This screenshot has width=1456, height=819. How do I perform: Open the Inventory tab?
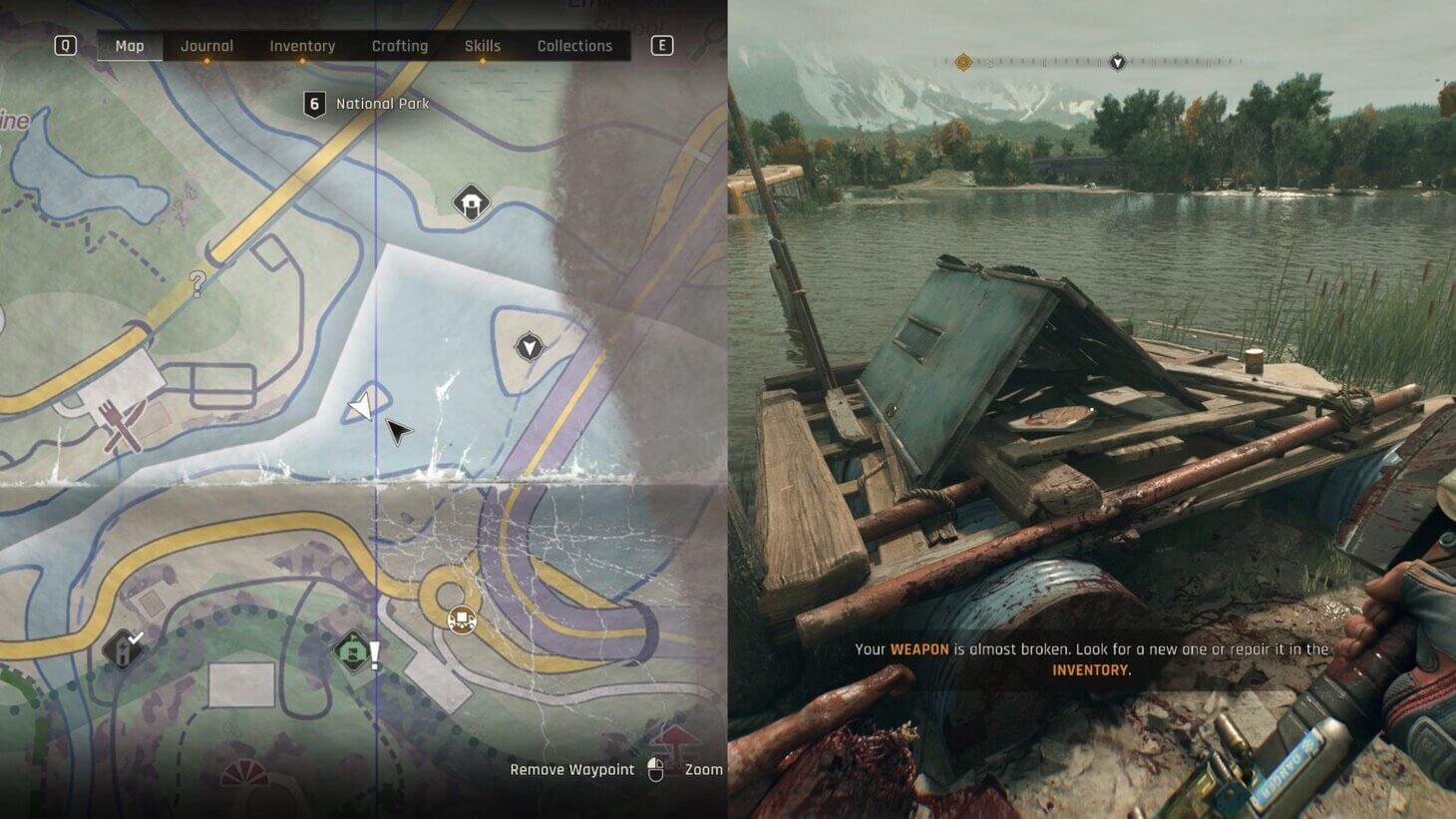point(302,46)
